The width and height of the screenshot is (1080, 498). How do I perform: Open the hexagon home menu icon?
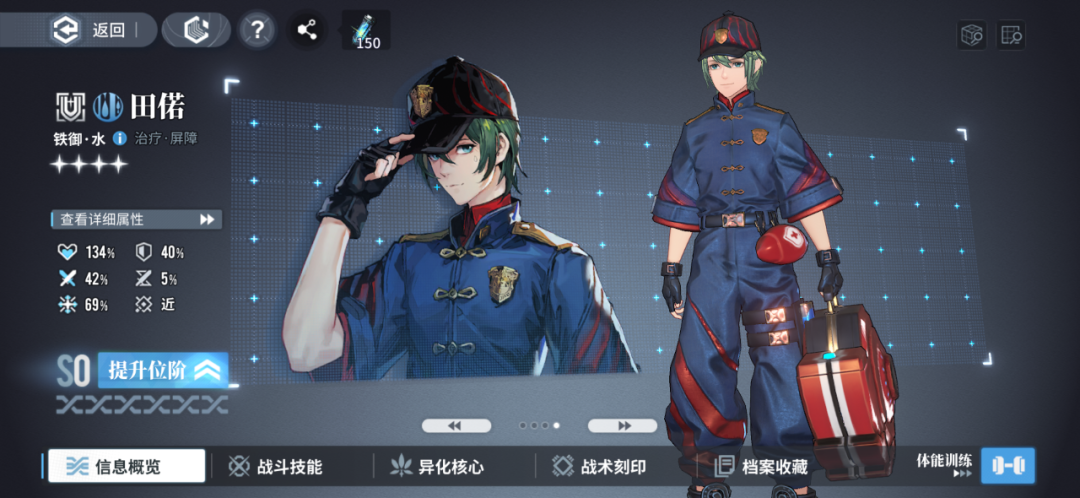[196, 30]
